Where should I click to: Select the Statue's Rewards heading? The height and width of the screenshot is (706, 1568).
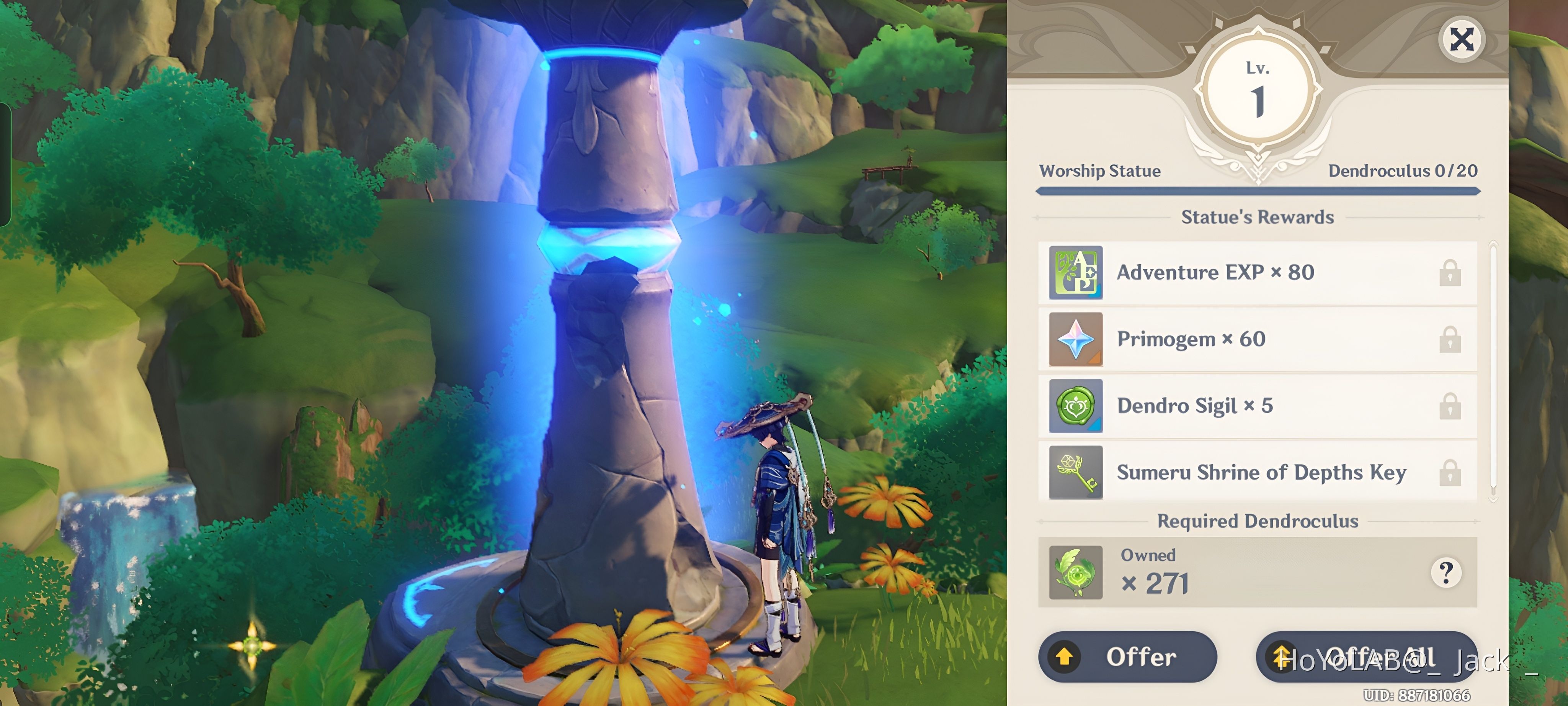pos(1258,218)
